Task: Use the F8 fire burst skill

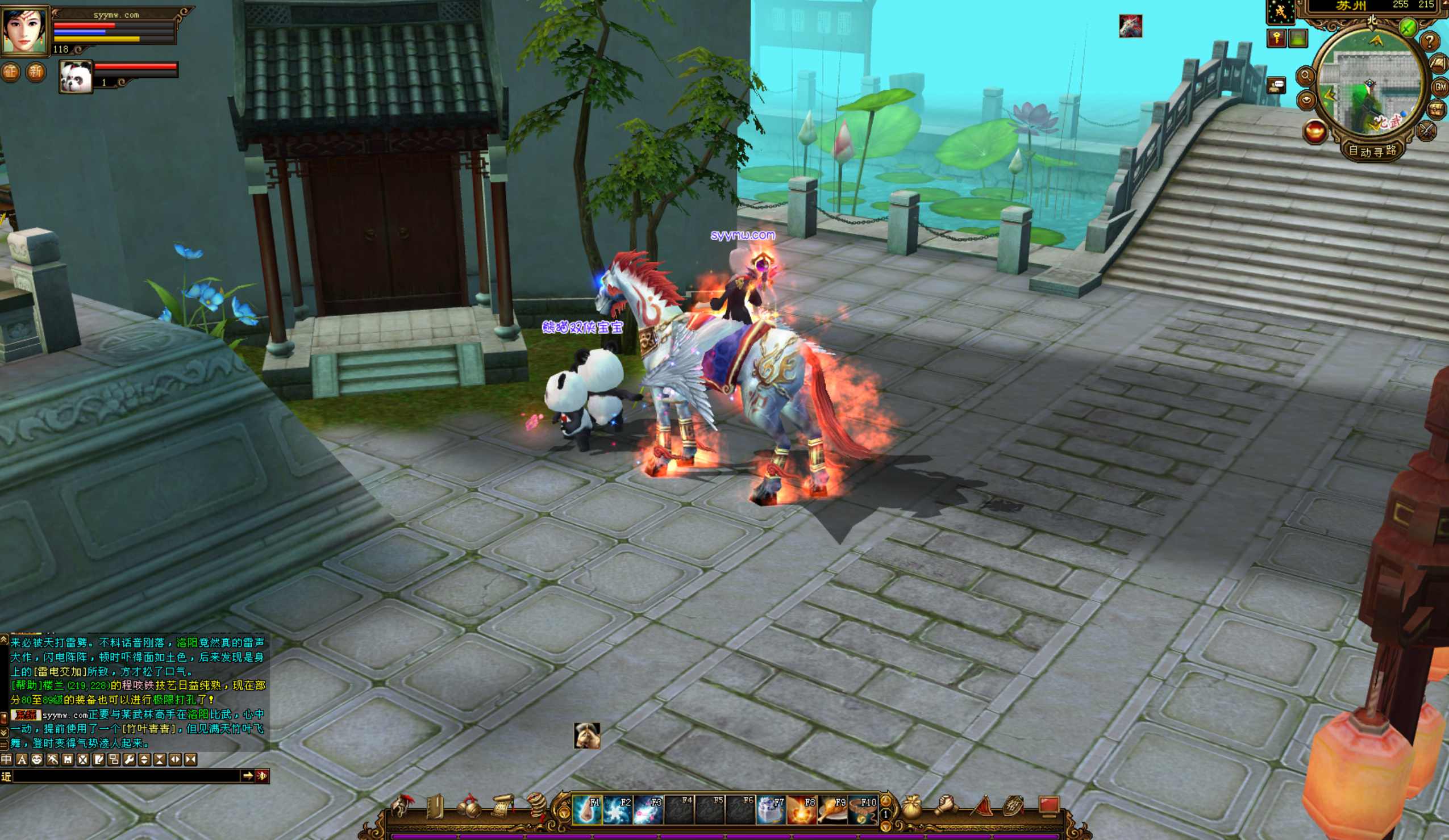Action: pyautogui.click(x=802, y=810)
